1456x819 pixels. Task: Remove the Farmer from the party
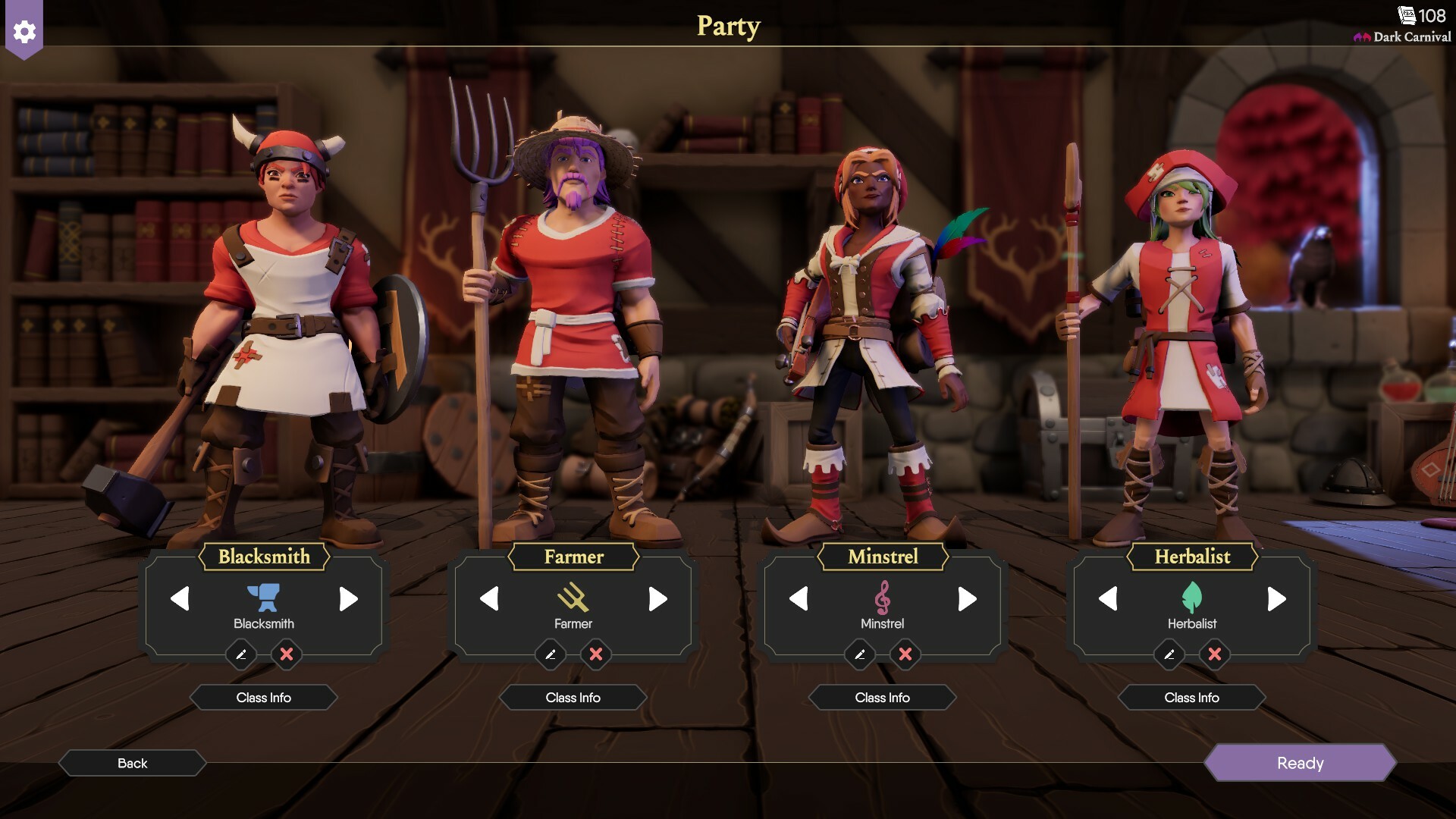click(596, 654)
